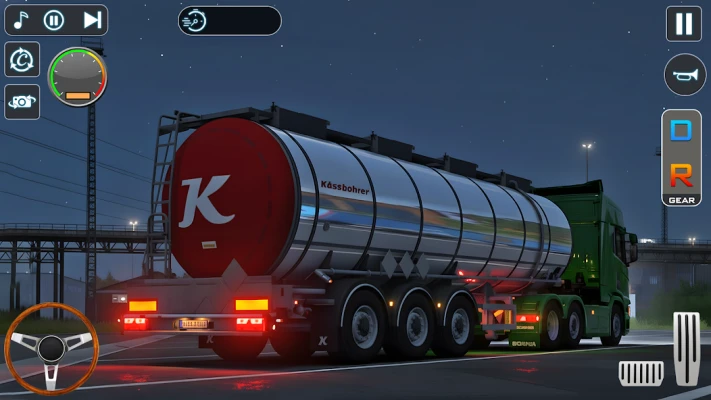Step on the brake pedal
711x400 pixels.
(641, 373)
